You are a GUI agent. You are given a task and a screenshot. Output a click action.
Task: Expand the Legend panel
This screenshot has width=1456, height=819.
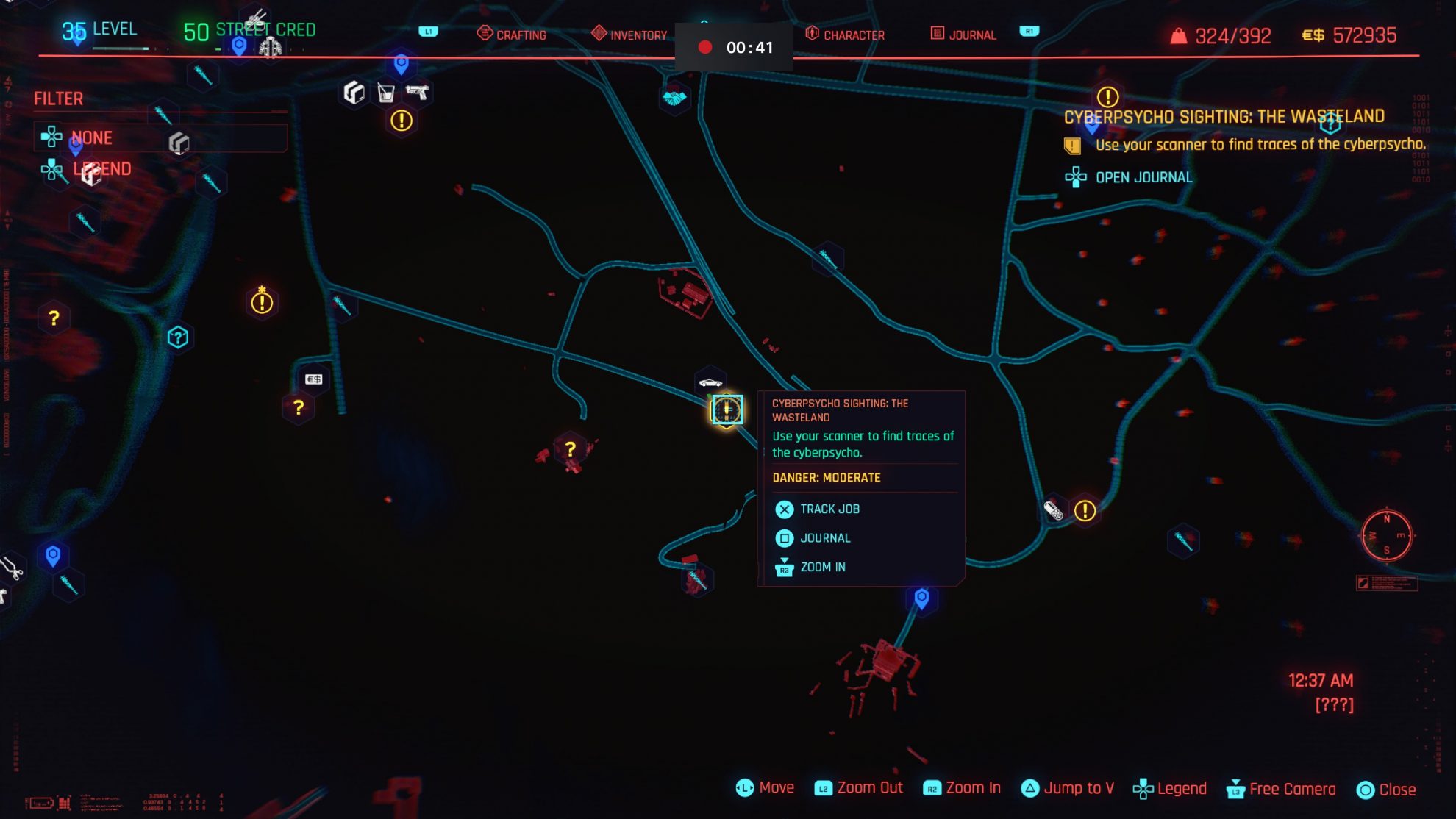[x=103, y=169]
